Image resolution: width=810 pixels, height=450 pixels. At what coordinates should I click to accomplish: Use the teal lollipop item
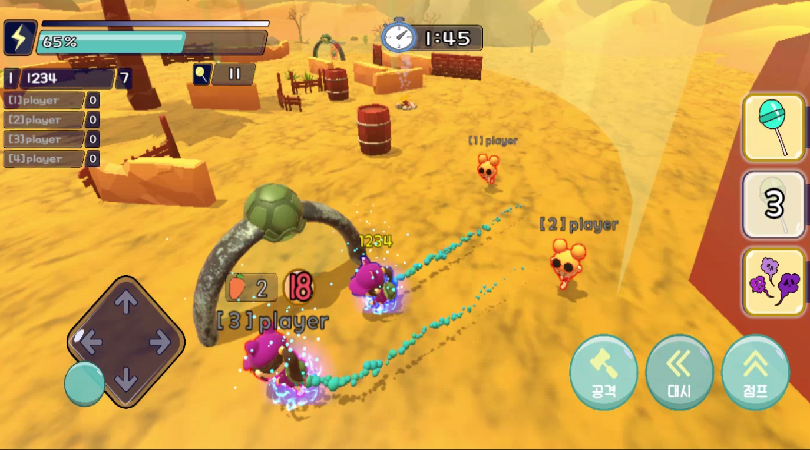click(x=774, y=127)
